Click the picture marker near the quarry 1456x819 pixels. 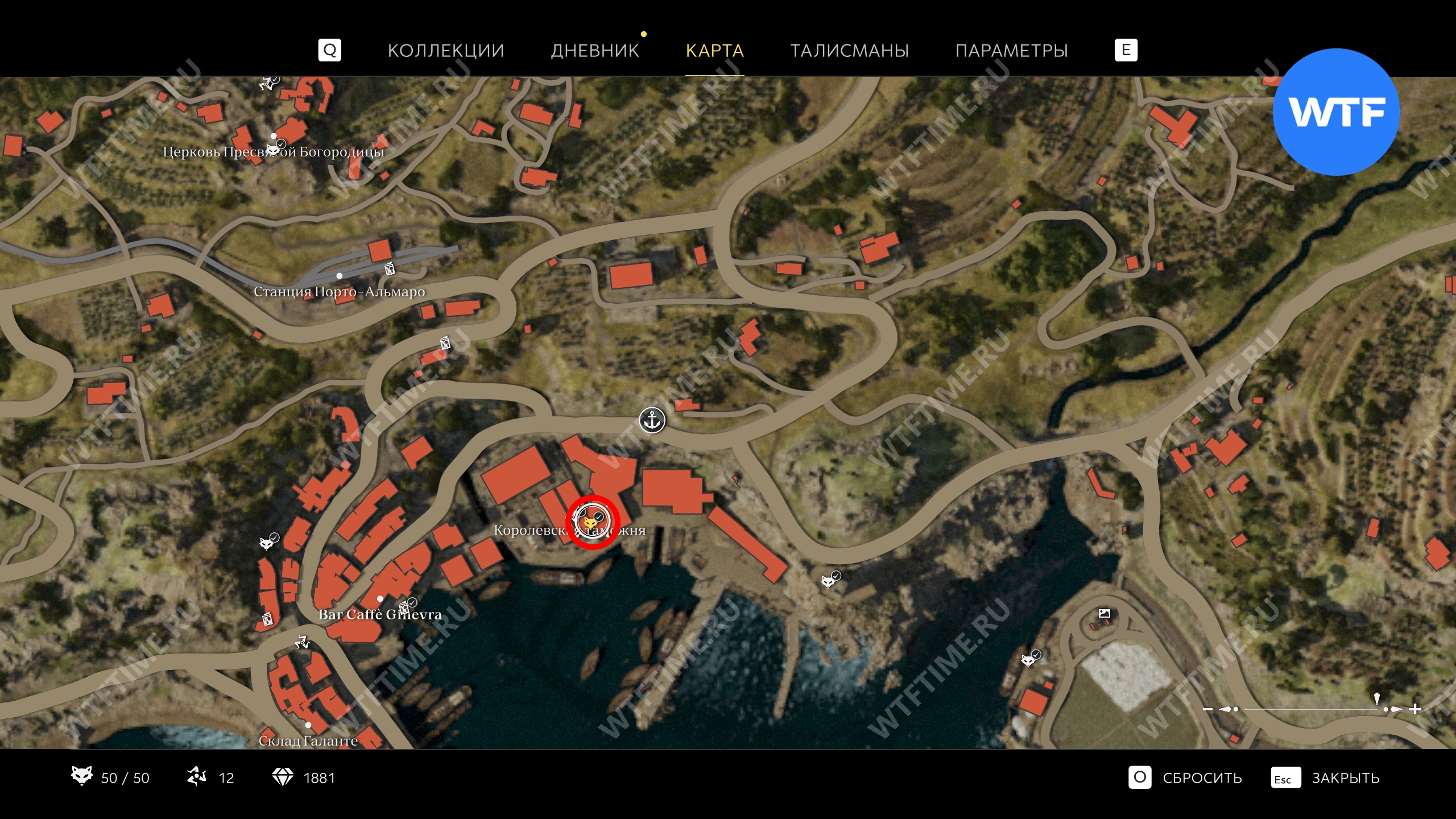click(1104, 613)
